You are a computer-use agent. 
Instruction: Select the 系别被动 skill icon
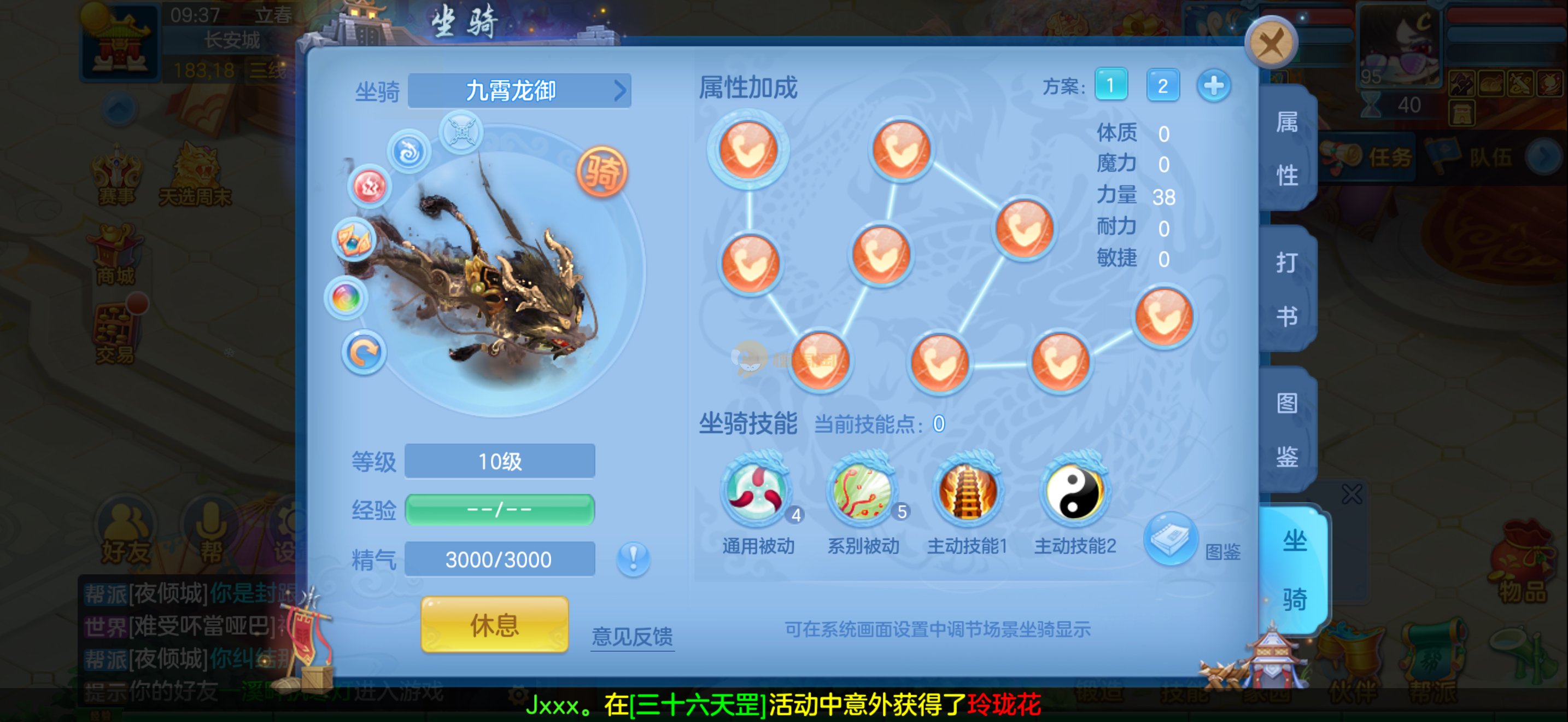(x=862, y=491)
